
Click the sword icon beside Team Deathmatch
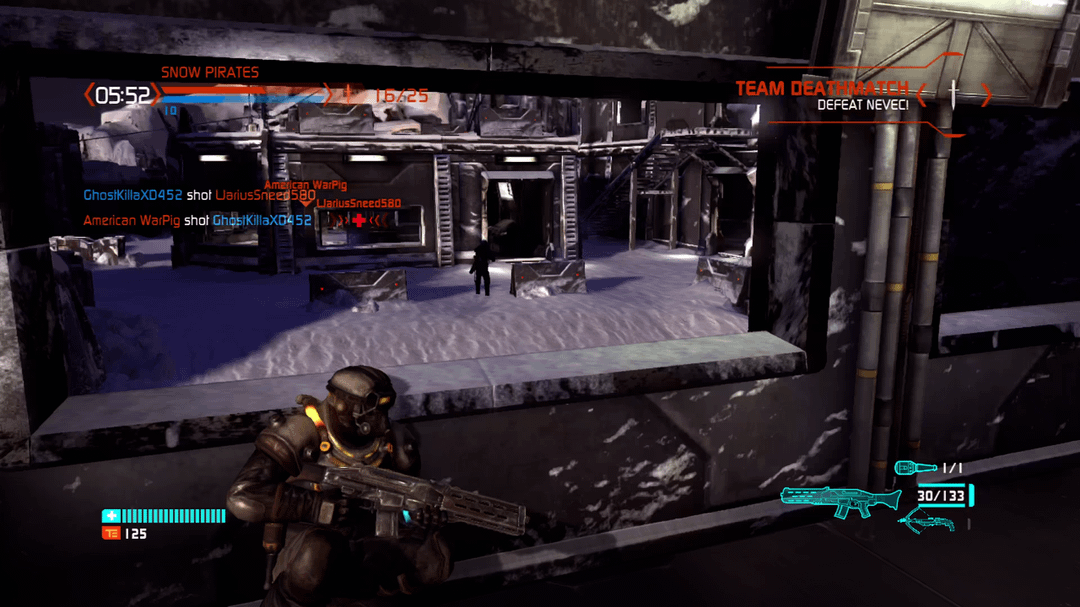[954, 95]
